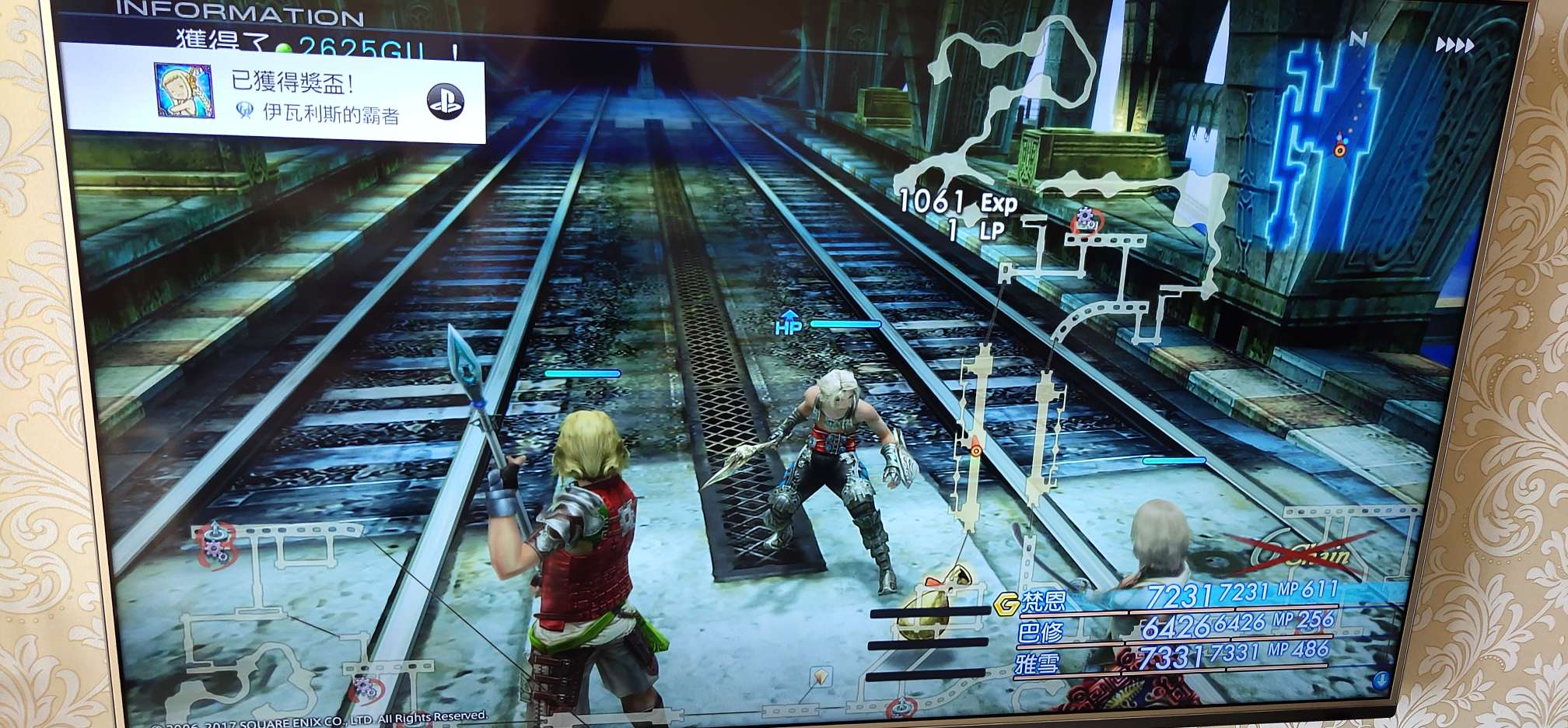Click the trophy's character portrait thumbnail
This screenshot has width=1568, height=728.
tap(184, 91)
